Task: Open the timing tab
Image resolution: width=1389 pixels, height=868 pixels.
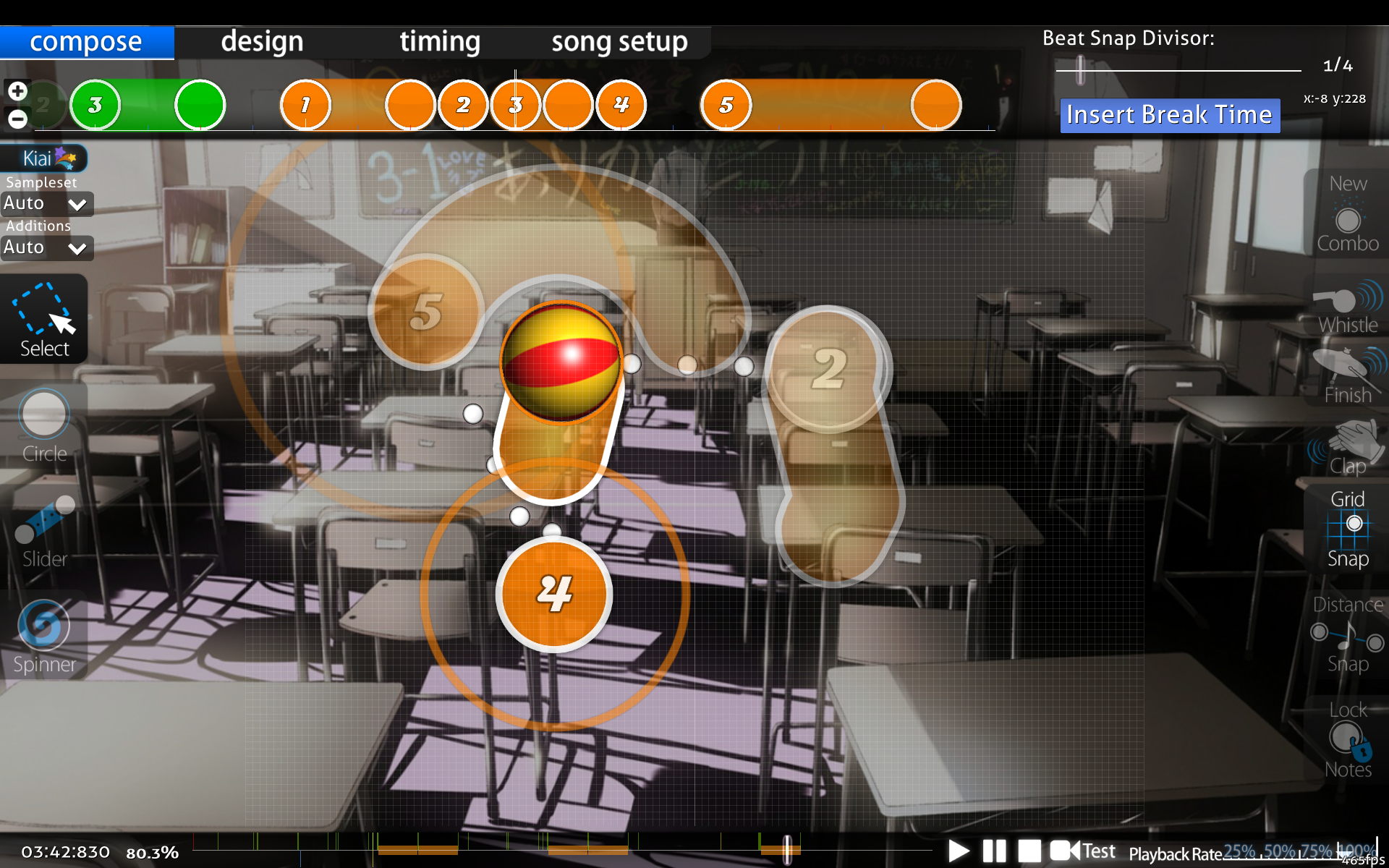Action: [440, 42]
